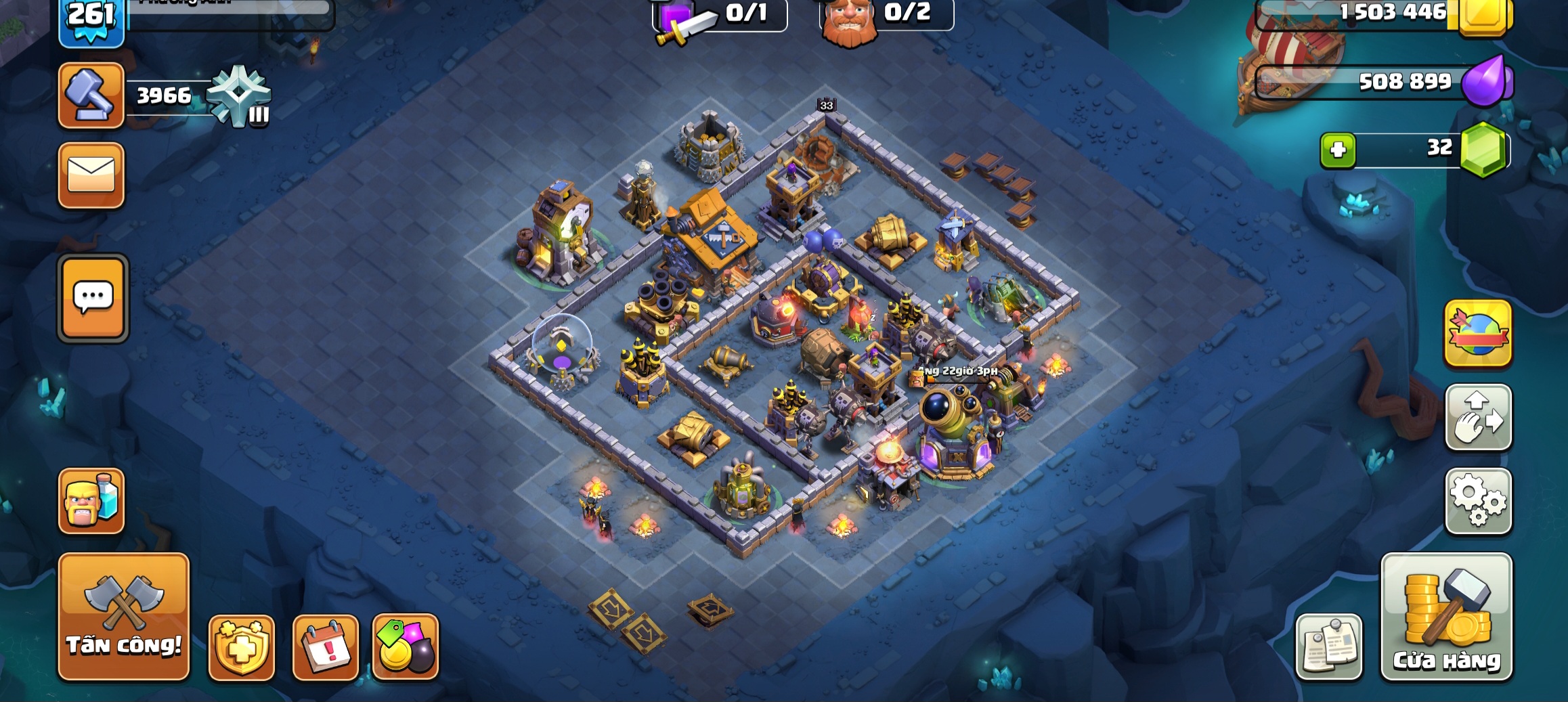Open the barbarian army overview
The image size is (1568, 702).
click(x=91, y=501)
